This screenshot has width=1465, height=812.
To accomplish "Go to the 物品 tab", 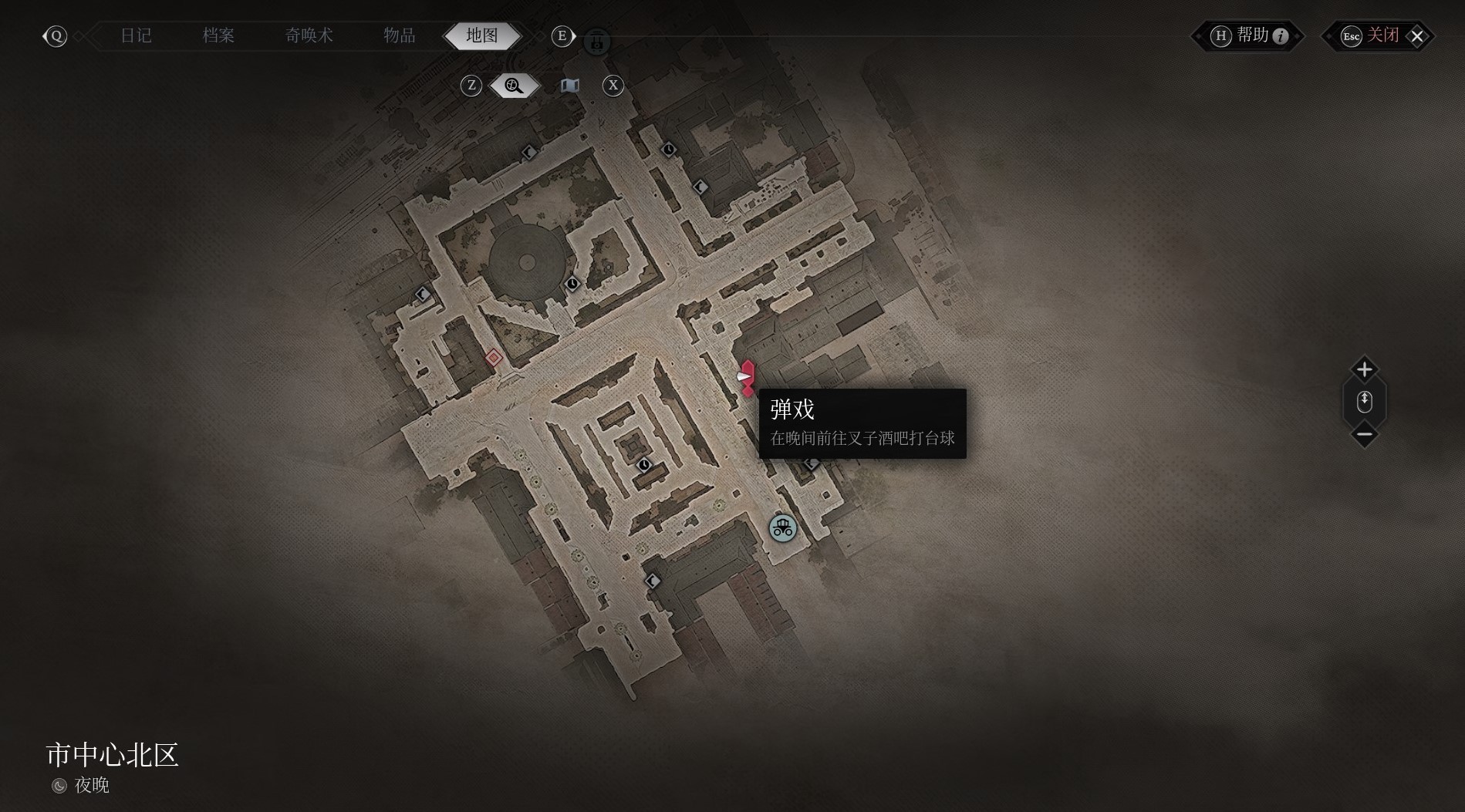I will tap(400, 35).
